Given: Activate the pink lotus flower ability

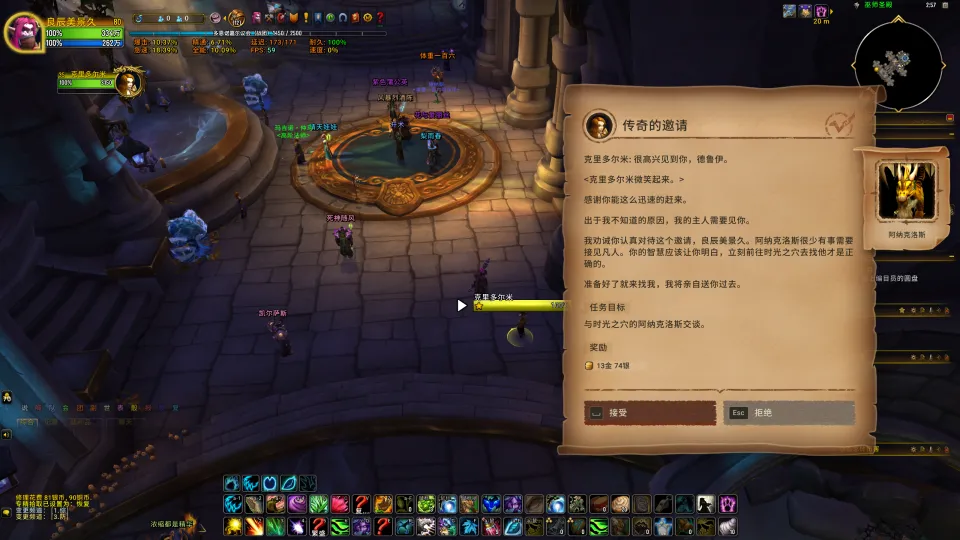Looking at the screenshot, I should click(x=339, y=503).
